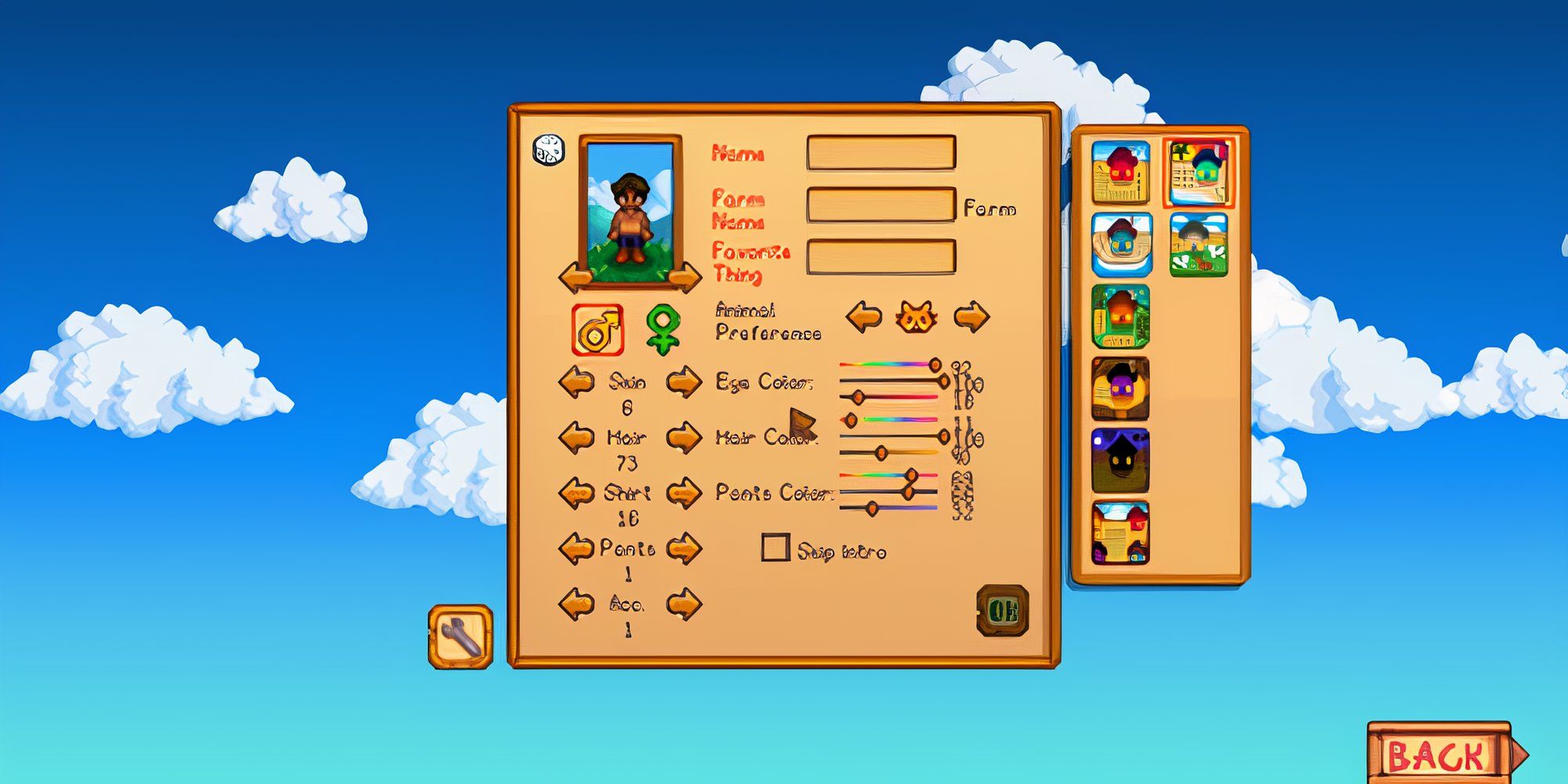Choose the female gender button
The width and height of the screenshot is (1568, 784).
tap(663, 328)
